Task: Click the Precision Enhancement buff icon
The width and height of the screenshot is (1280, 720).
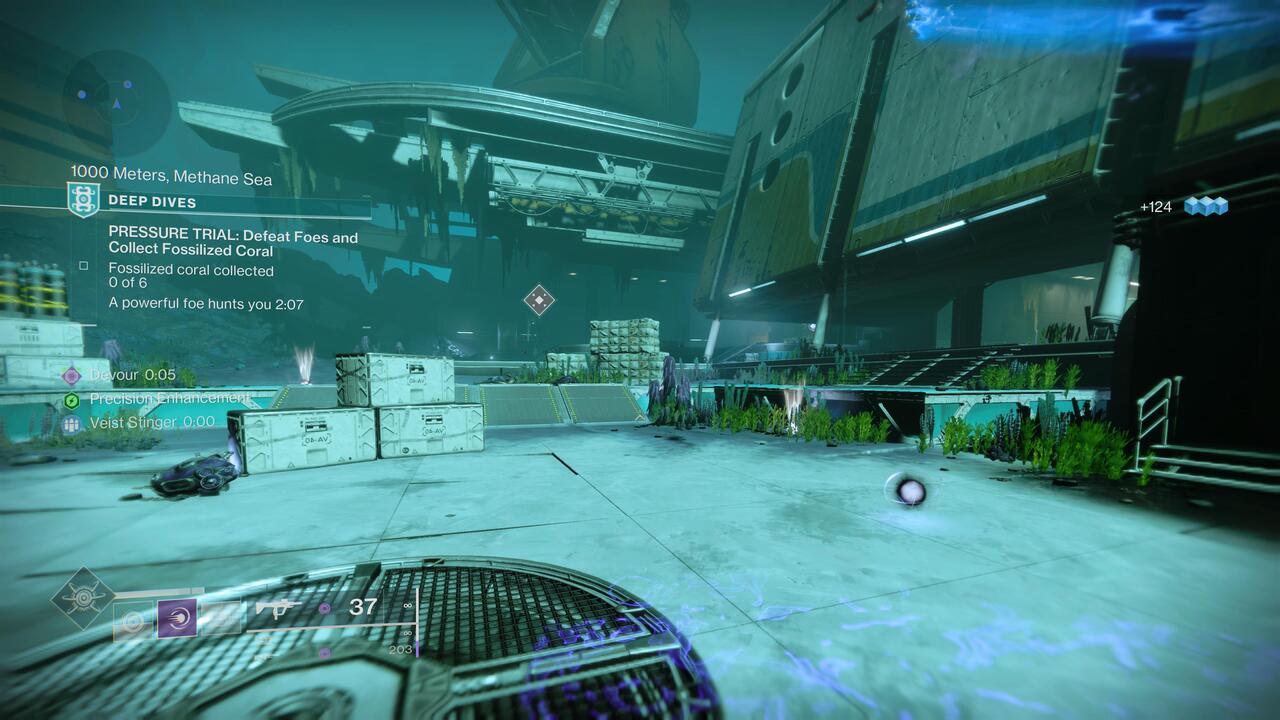Action: 70,398
